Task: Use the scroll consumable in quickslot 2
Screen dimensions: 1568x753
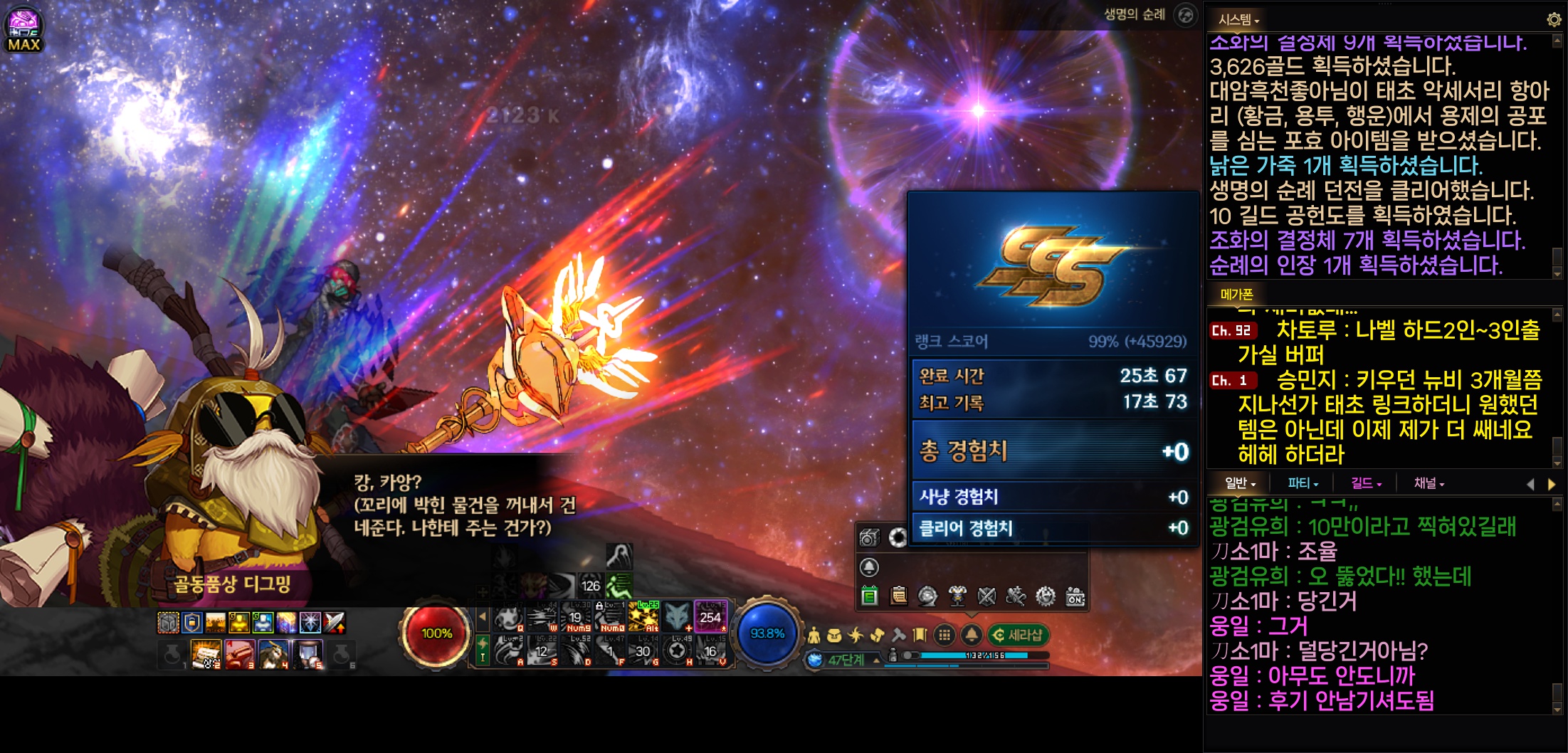Action: coord(206,653)
